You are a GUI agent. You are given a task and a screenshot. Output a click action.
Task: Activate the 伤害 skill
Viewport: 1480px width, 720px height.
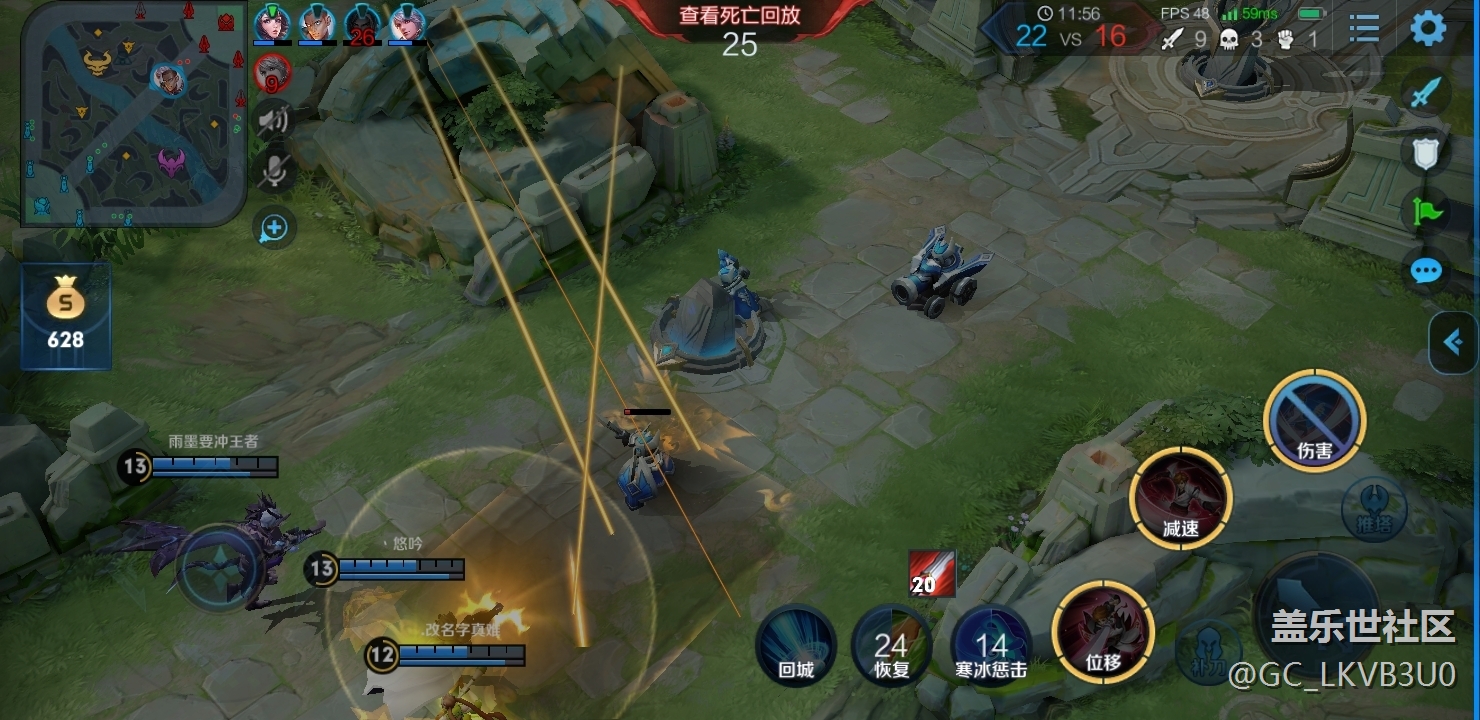click(x=1314, y=419)
